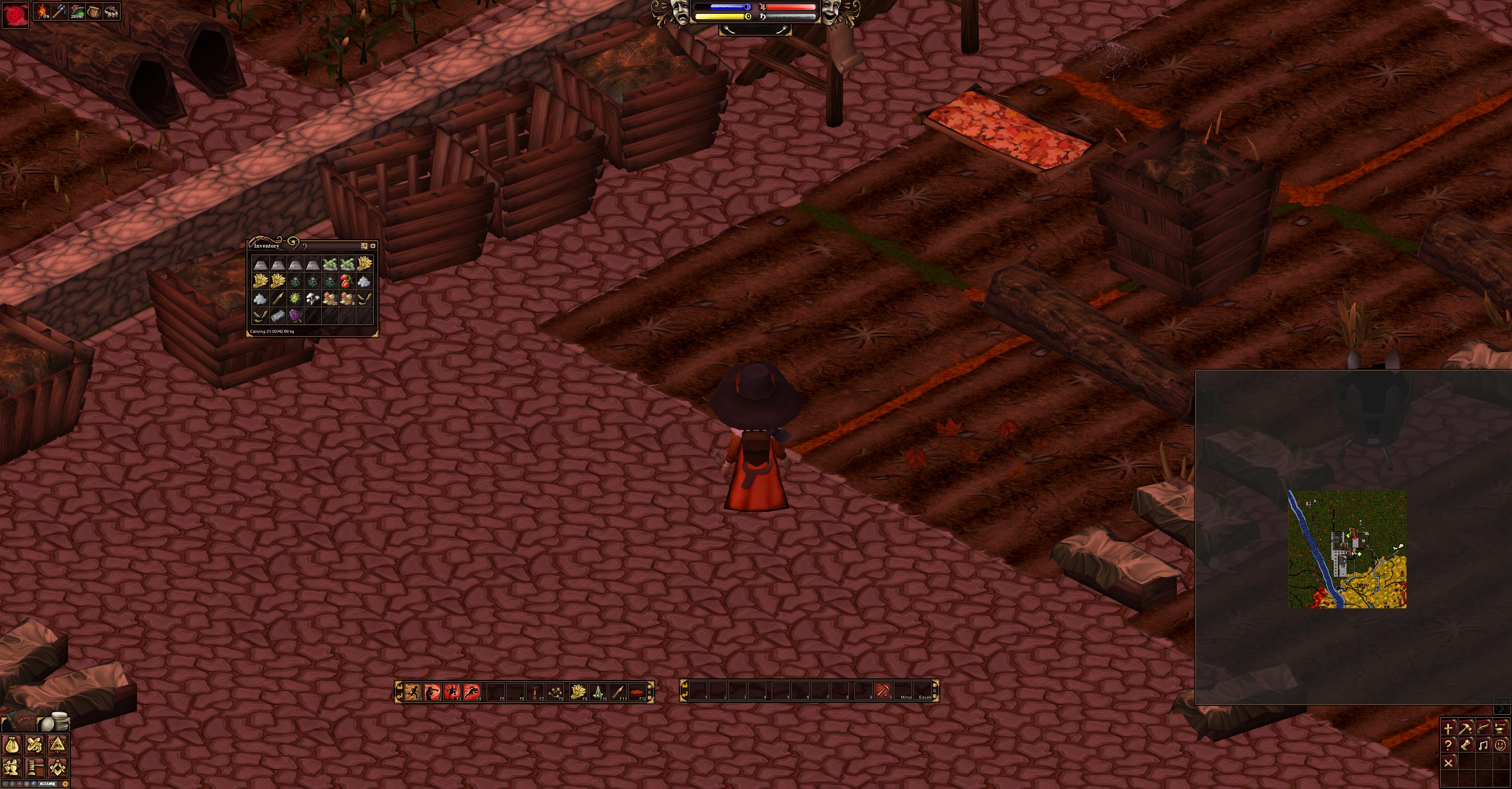Open settings with the orange gear
The height and width of the screenshot is (789, 1512).
pyautogui.click(x=65, y=784)
